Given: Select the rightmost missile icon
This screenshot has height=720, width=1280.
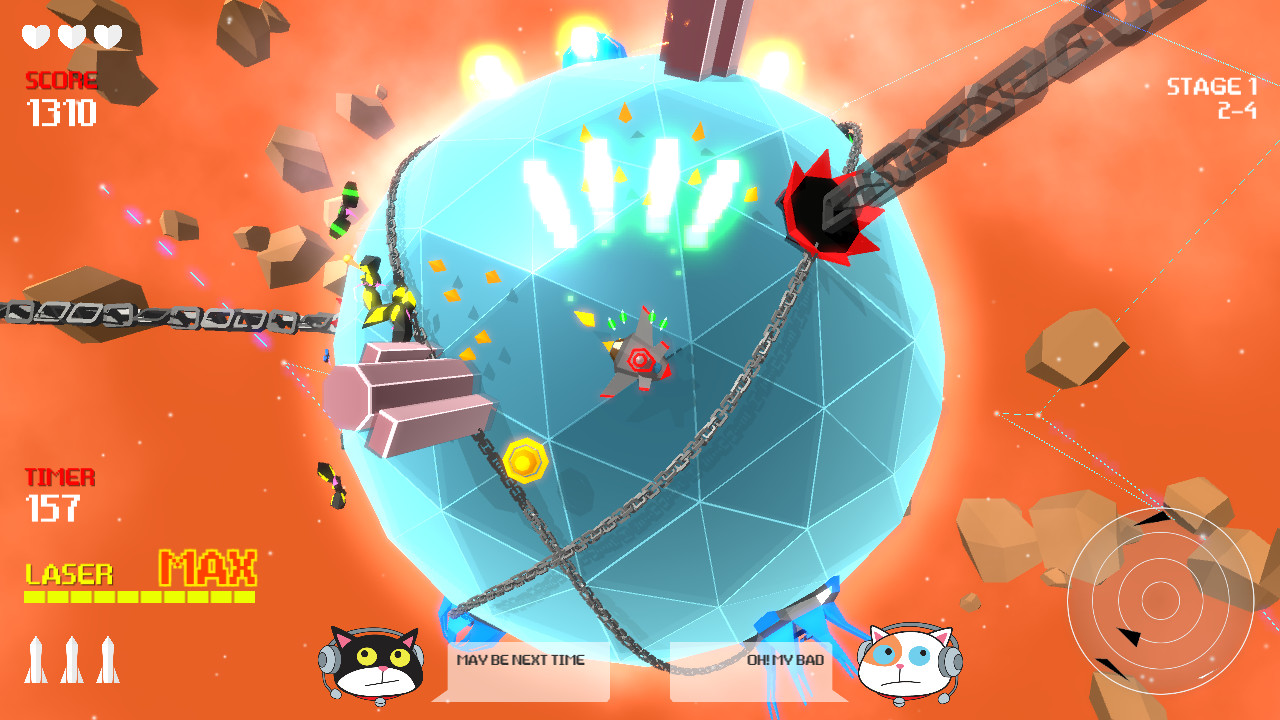Looking at the screenshot, I should pos(106,660).
